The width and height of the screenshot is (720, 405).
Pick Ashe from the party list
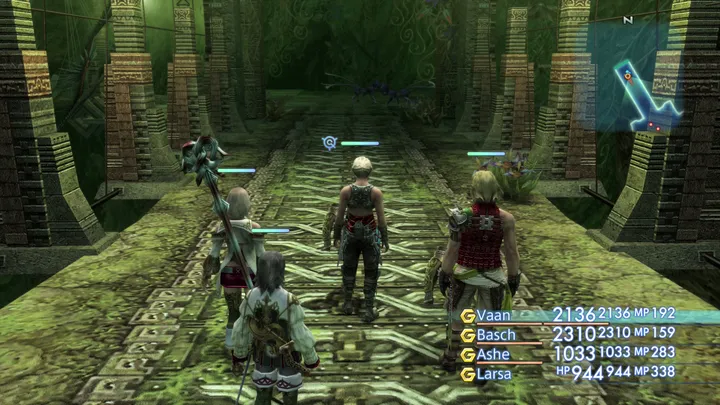click(494, 354)
